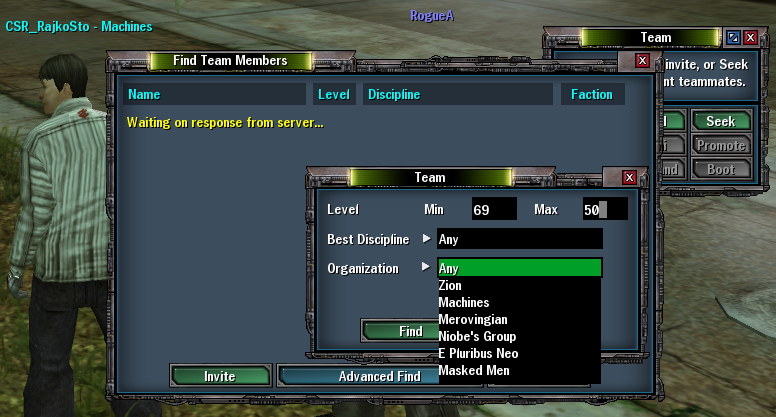Click the Max level input field
This screenshot has width=776, height=417.
click(604, 210)
